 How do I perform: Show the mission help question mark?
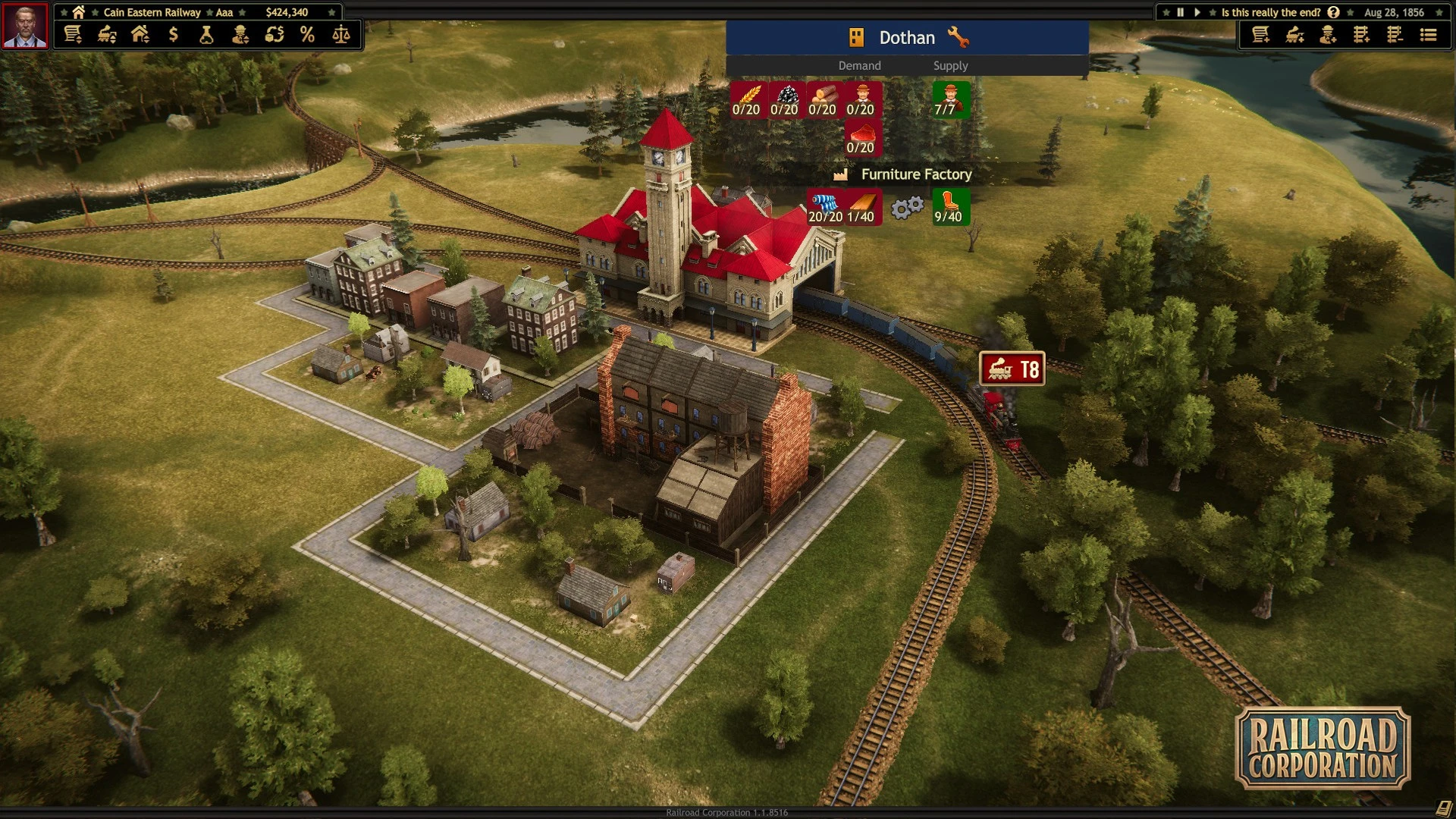(1333, 12)
